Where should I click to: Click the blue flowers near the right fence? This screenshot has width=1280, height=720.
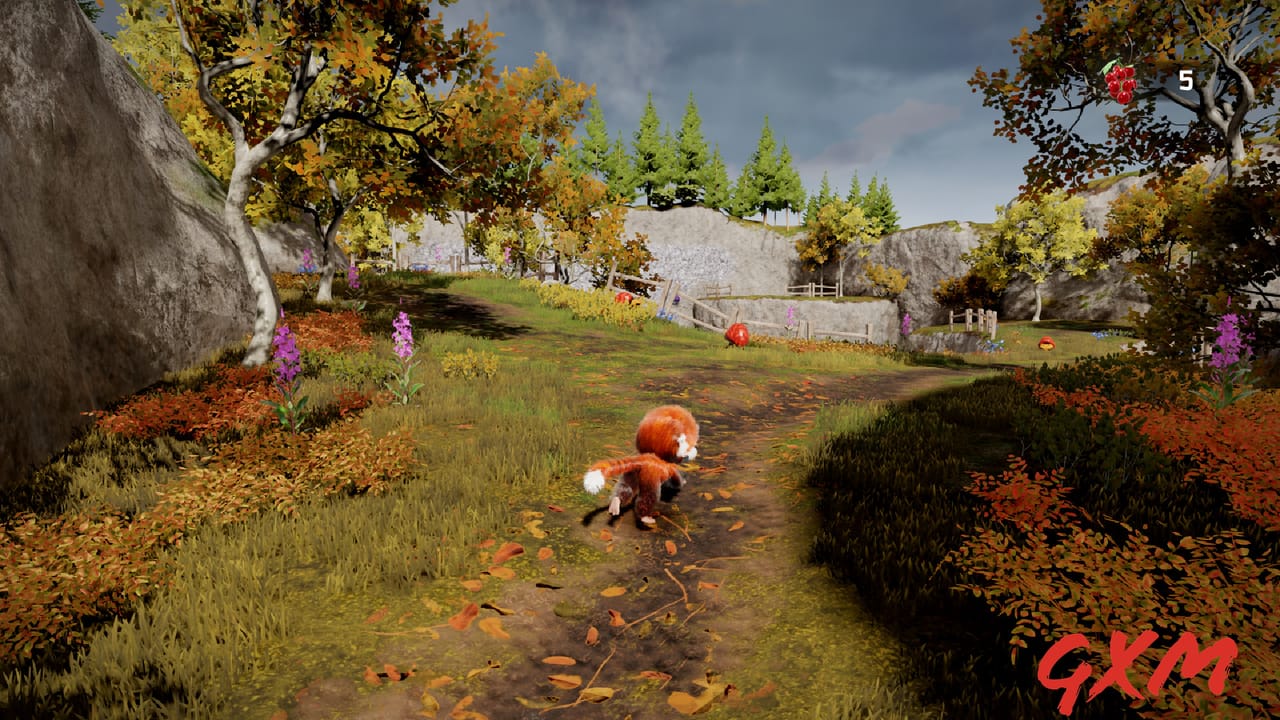point(992,345)
